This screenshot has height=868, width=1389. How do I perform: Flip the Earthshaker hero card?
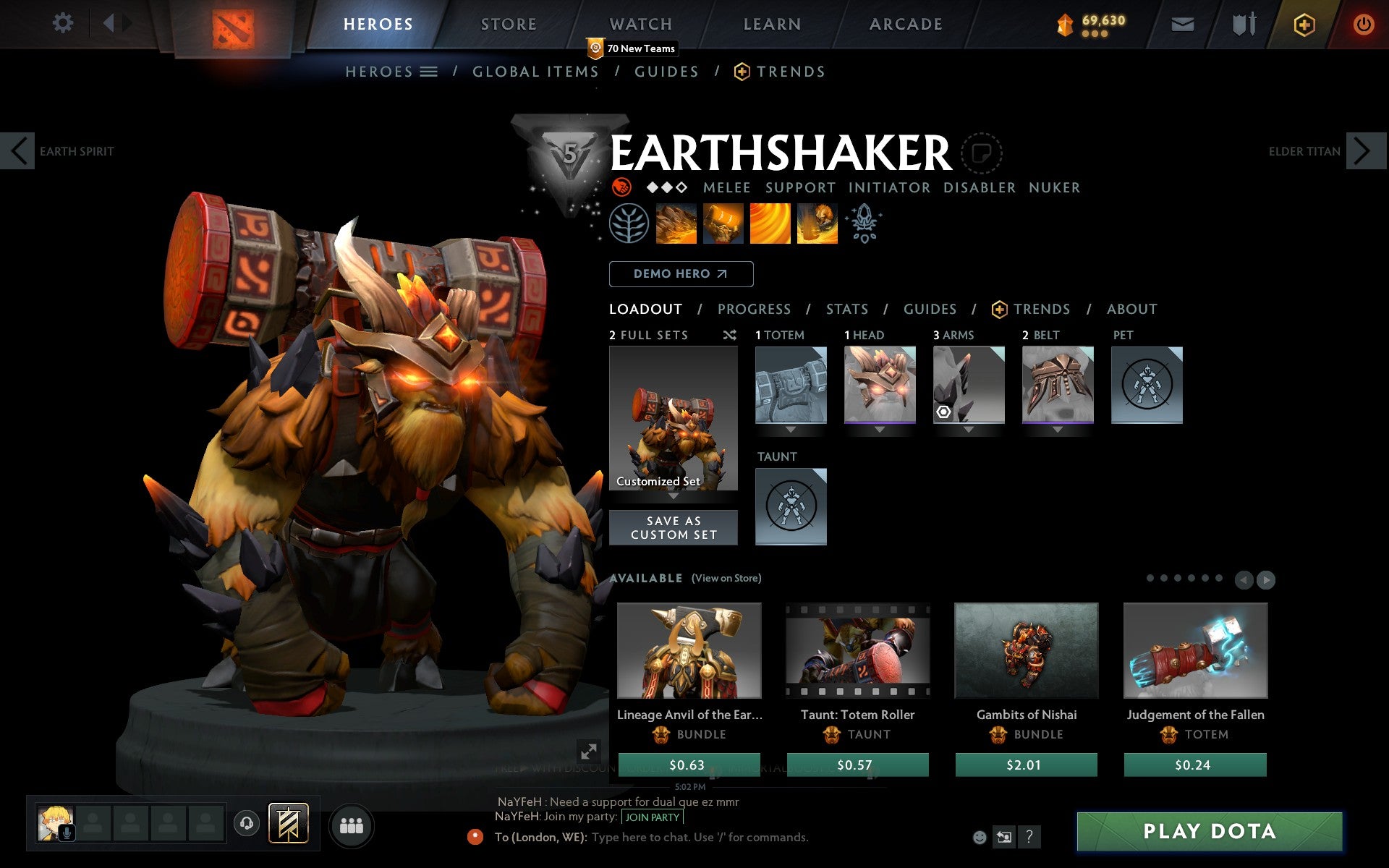982,154
